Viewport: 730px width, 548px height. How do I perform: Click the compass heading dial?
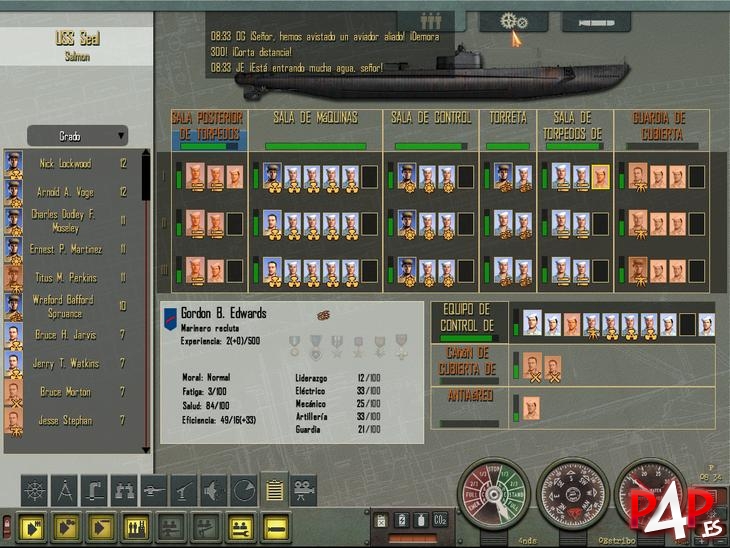click(572, 494)
